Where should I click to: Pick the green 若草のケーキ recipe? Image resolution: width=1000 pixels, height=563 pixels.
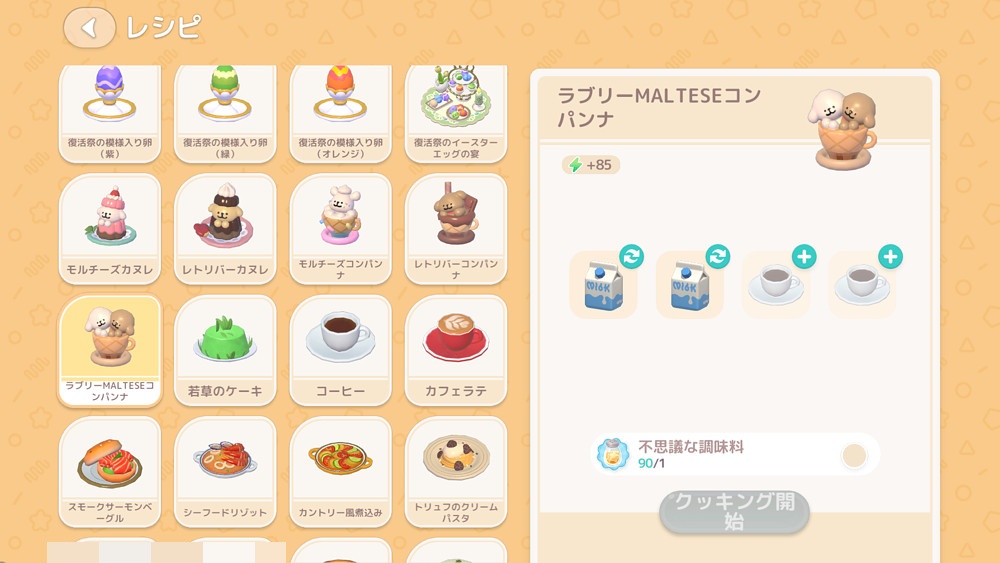(225, 350)
